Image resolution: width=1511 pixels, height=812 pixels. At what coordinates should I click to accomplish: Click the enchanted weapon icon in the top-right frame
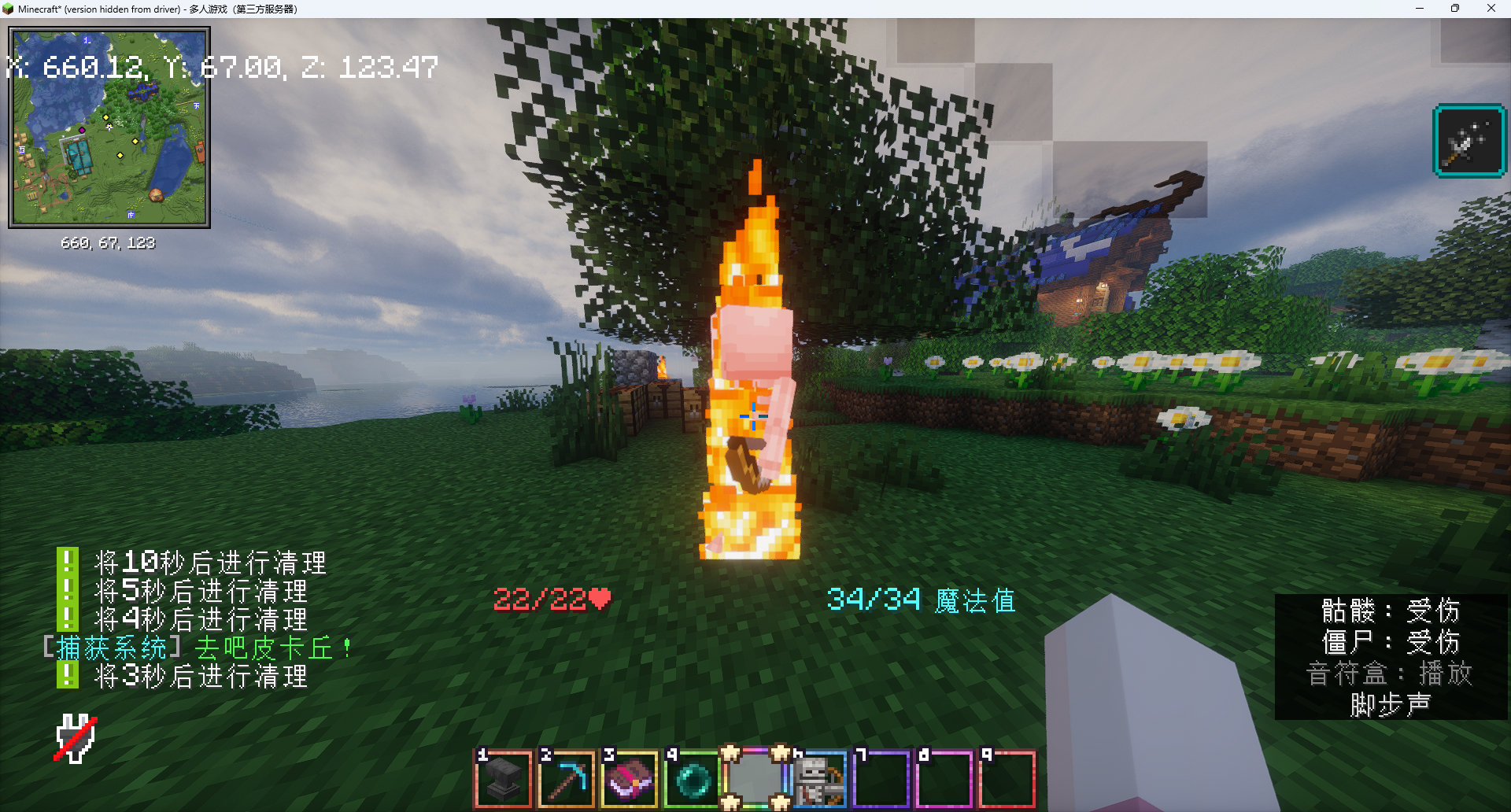click(1469, 142)
